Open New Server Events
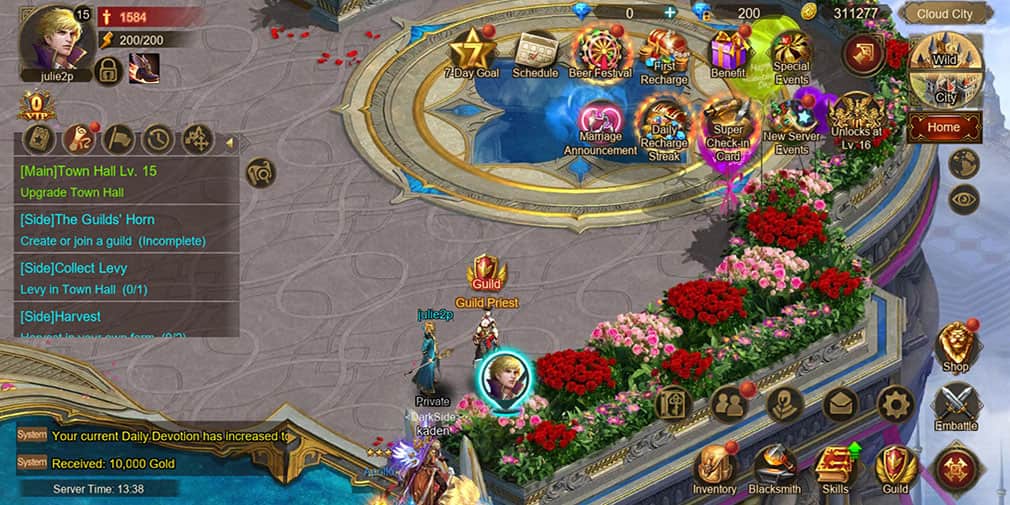This screenshot has height=505, width=1010. click(x=792, y=124)
